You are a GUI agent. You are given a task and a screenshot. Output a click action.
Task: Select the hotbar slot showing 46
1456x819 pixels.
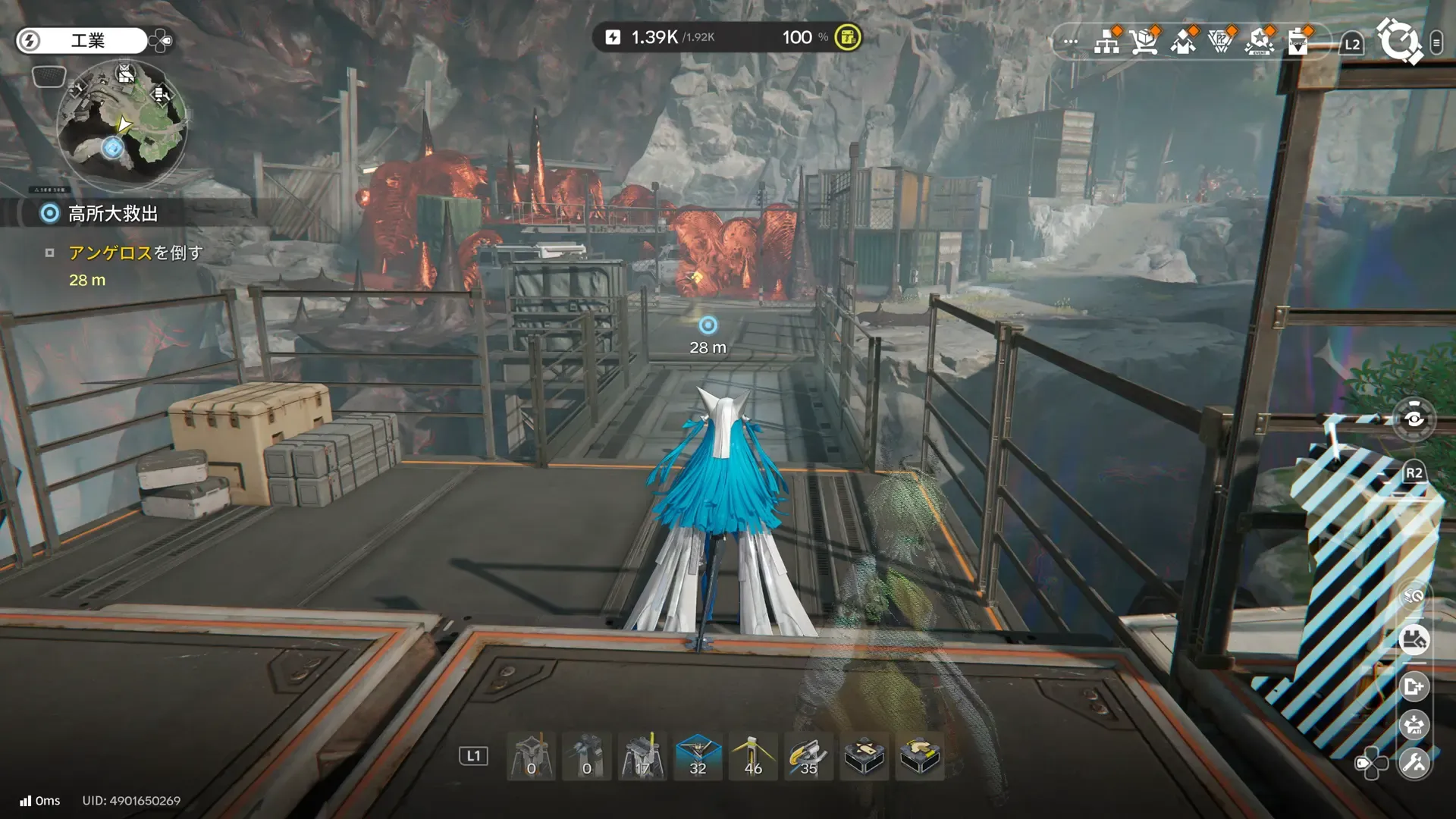753,756
